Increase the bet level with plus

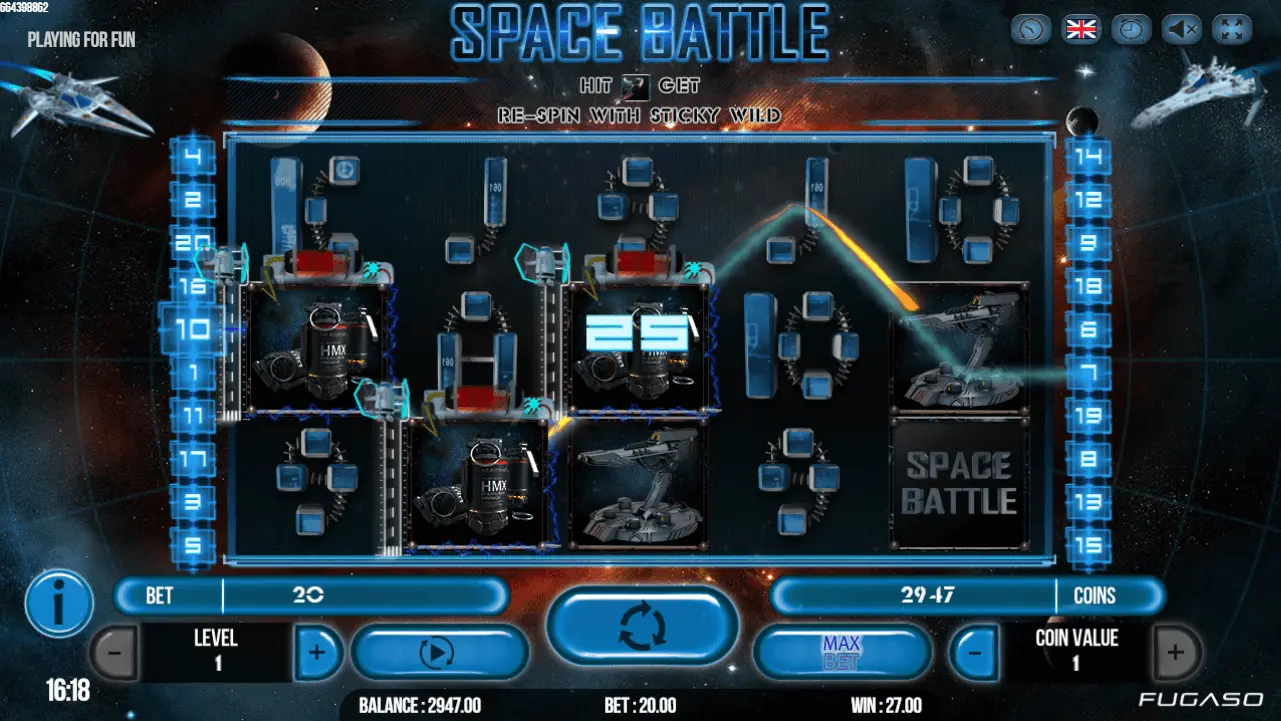317,653
